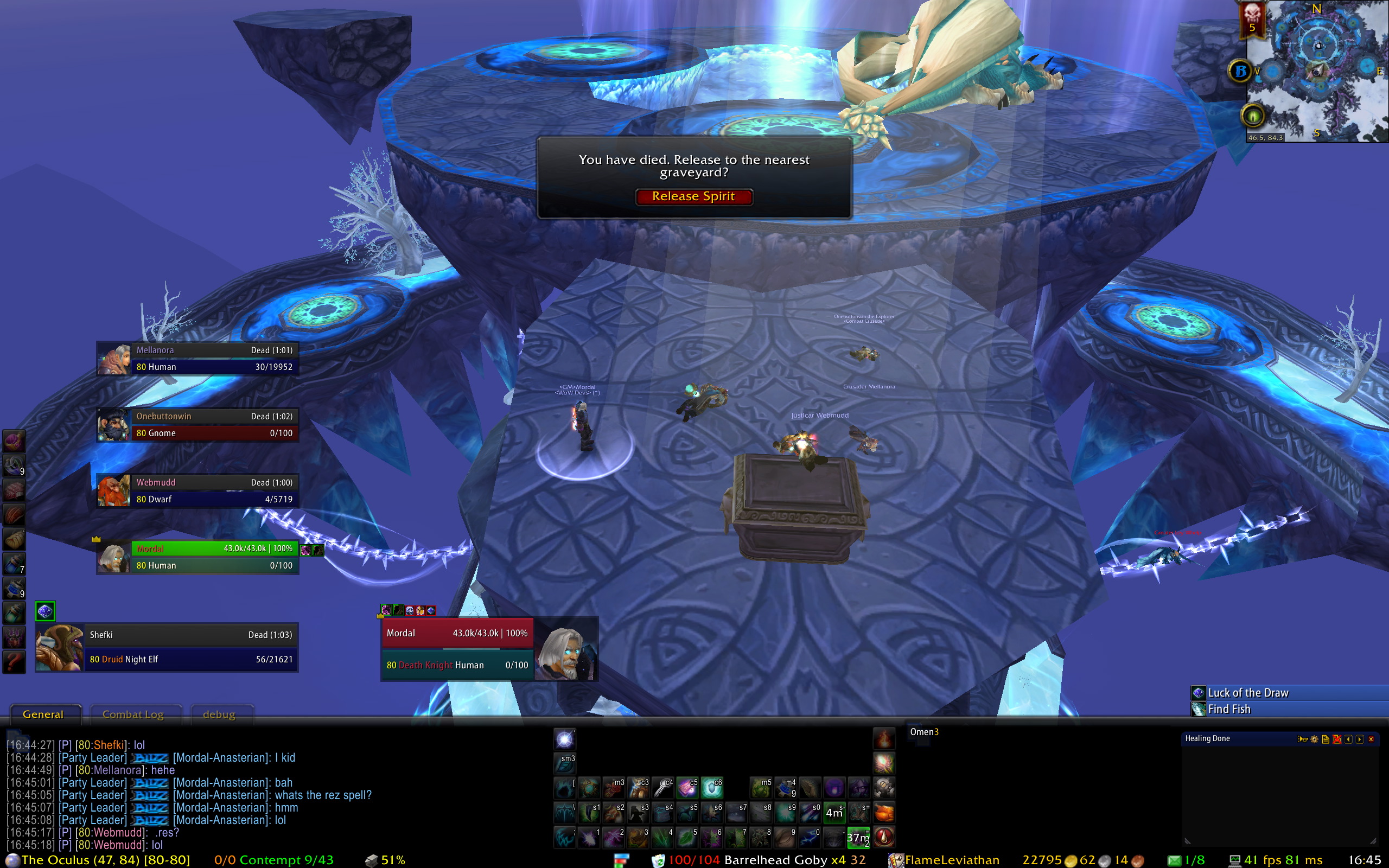Click the blue B minimap button

pos(1240,71)
